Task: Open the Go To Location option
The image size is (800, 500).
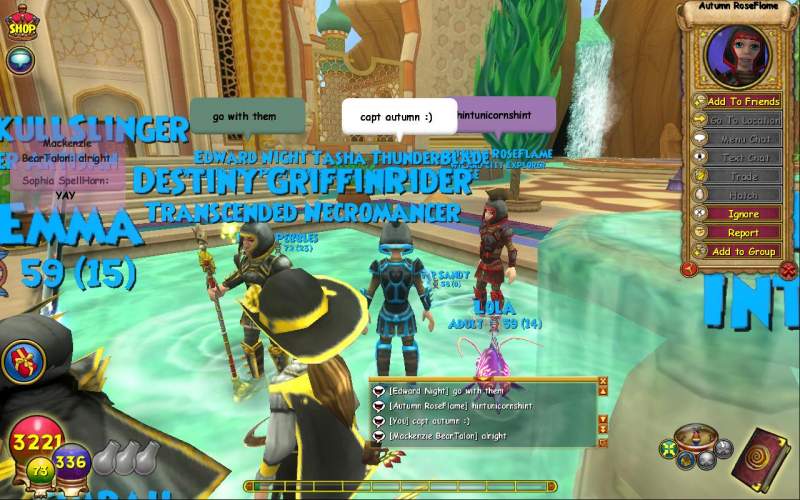Action: tap(743, 120)
